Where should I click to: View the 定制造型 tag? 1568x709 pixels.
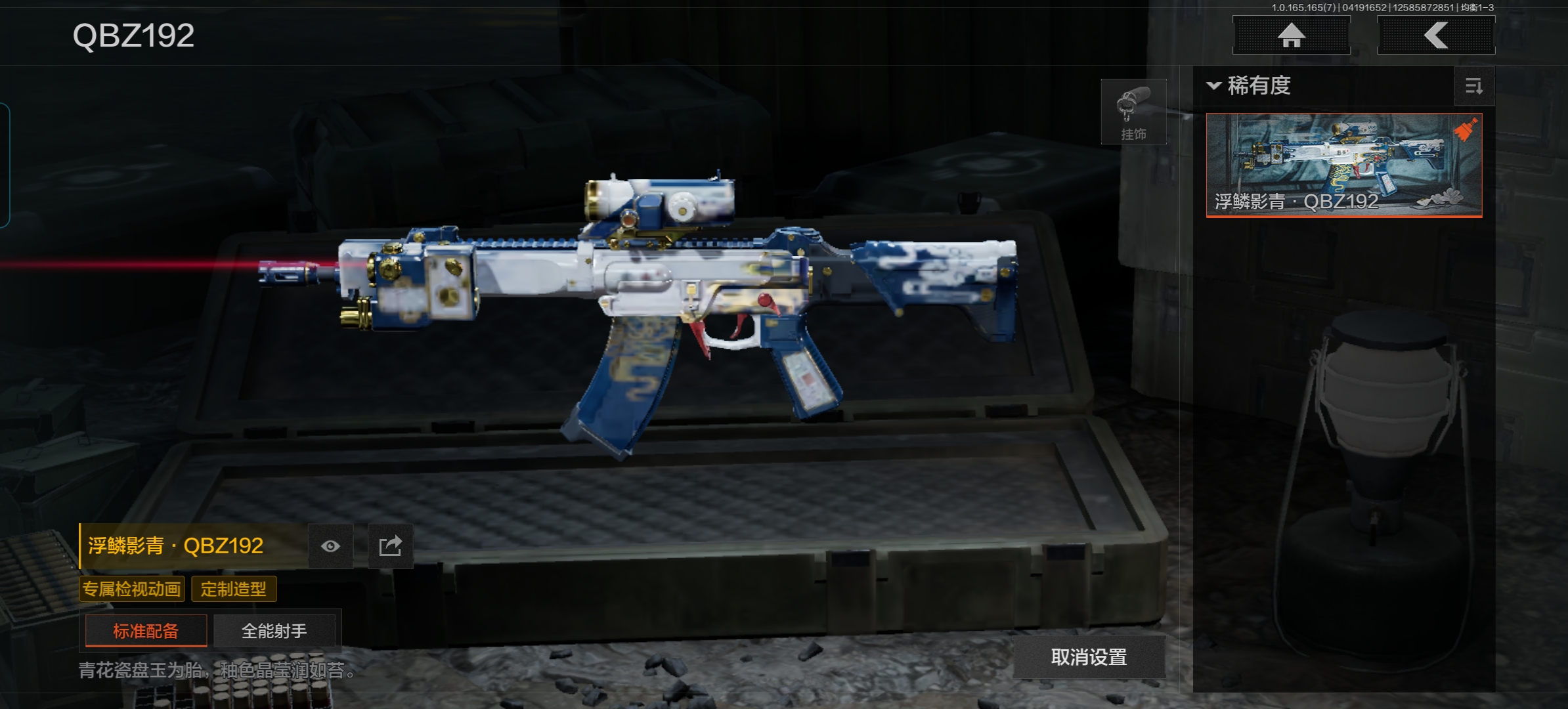234,589
